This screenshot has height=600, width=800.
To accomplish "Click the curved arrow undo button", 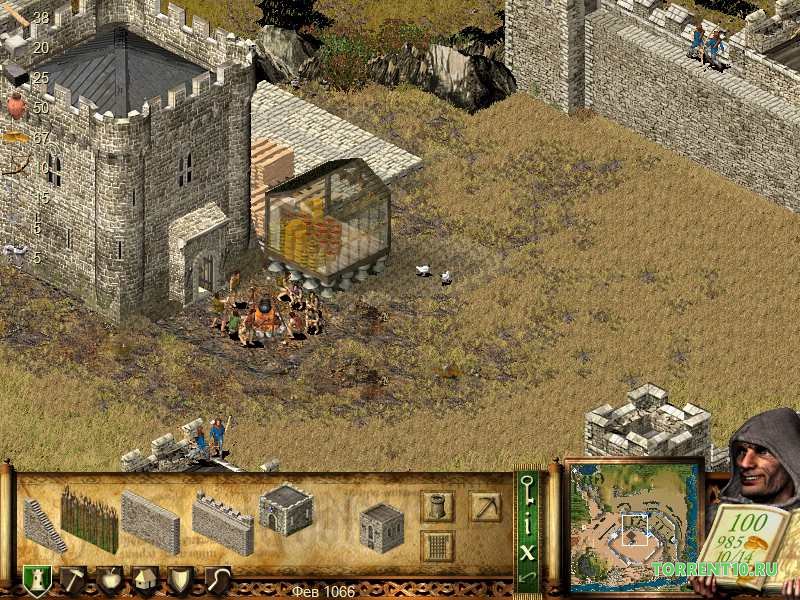I will click(527, 577).
